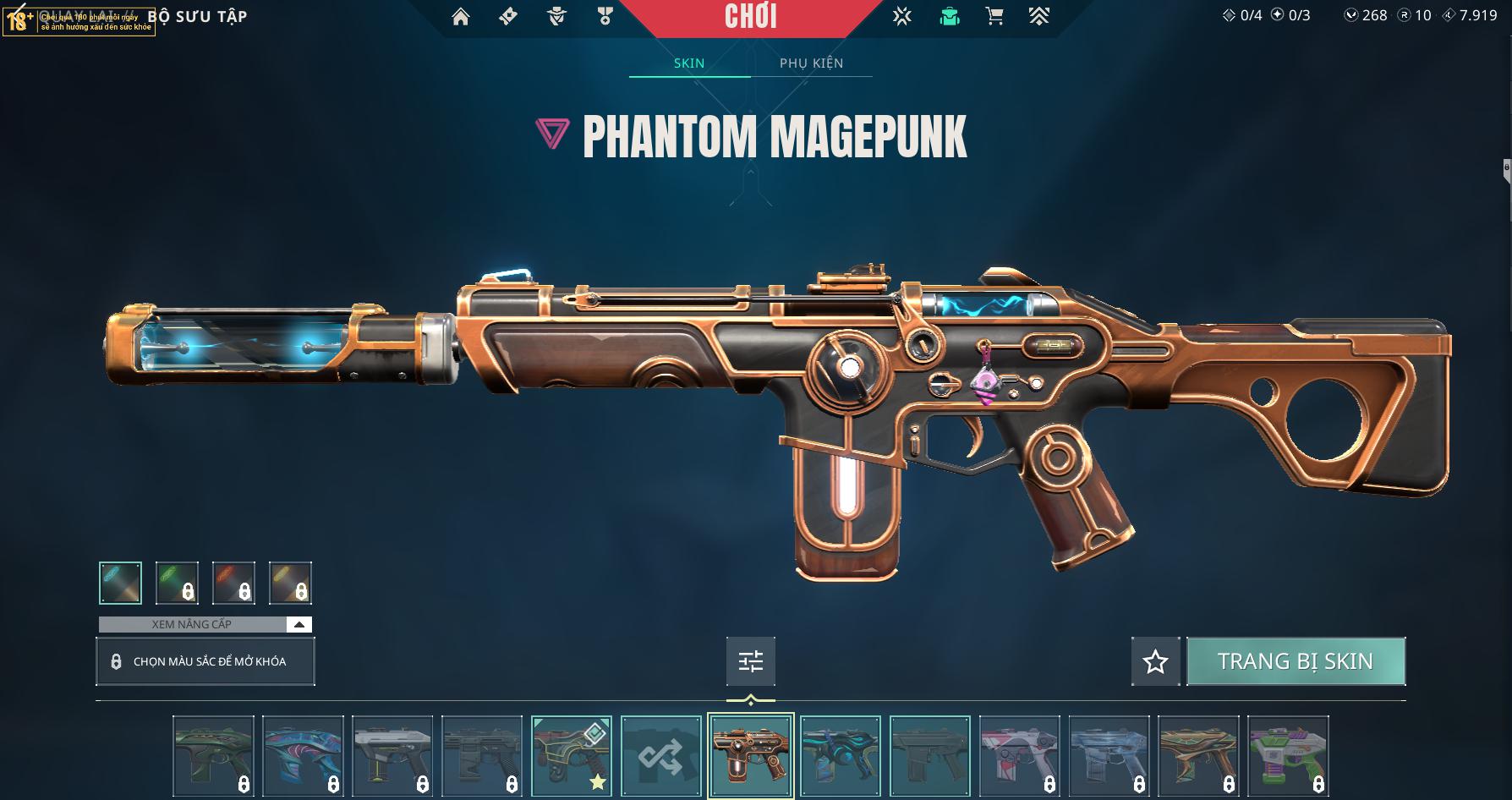Select the starred favorite Phantom skin thumbnail

(x=571, y=756)
